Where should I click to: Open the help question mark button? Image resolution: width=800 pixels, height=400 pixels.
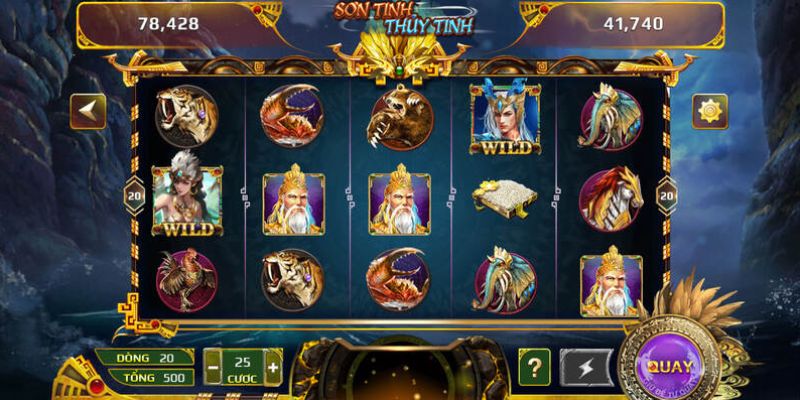click(535, 367)
